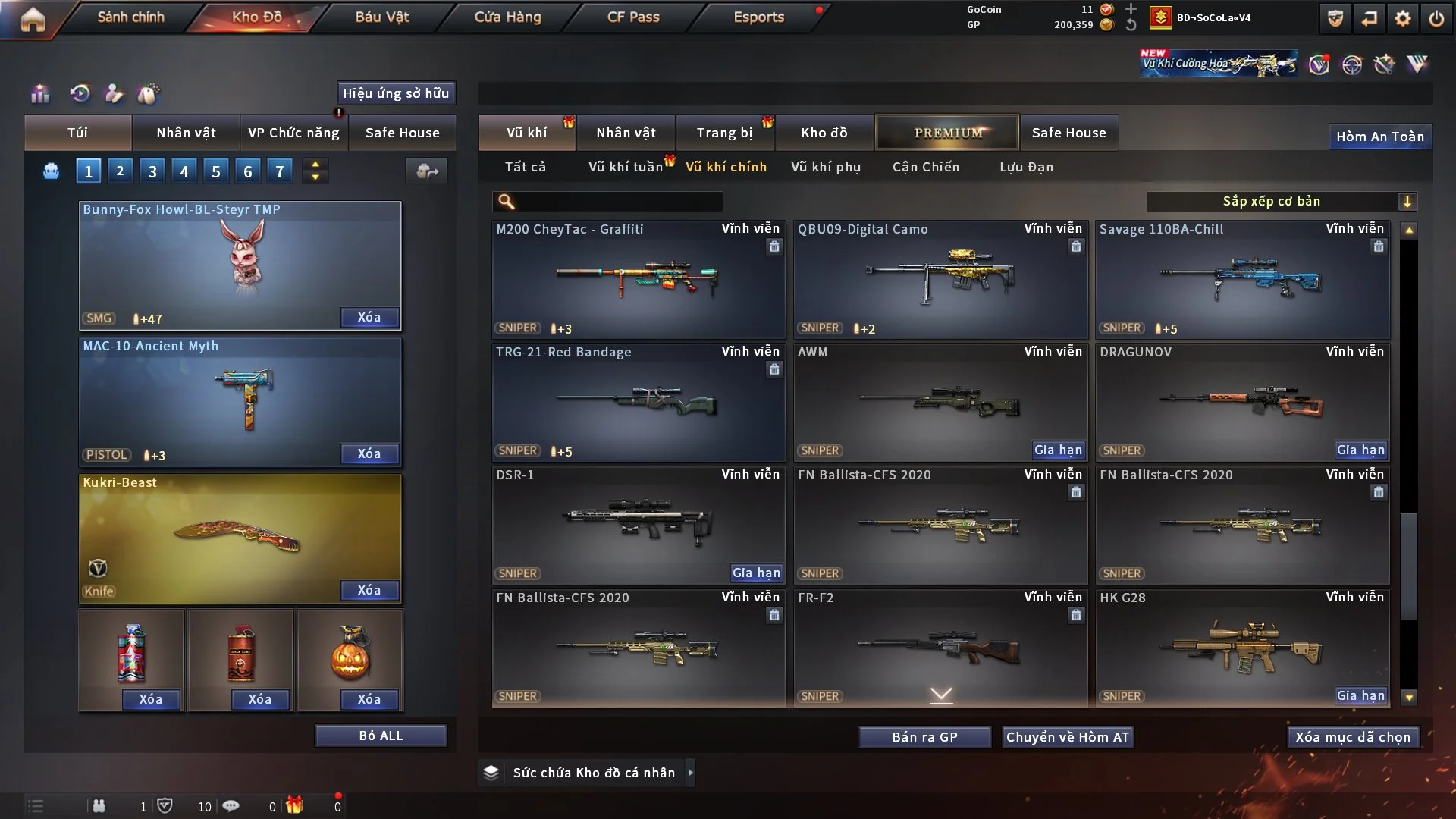
Task: Open the friends icon in the bottom status bar
Action: (x=99, y=806)
